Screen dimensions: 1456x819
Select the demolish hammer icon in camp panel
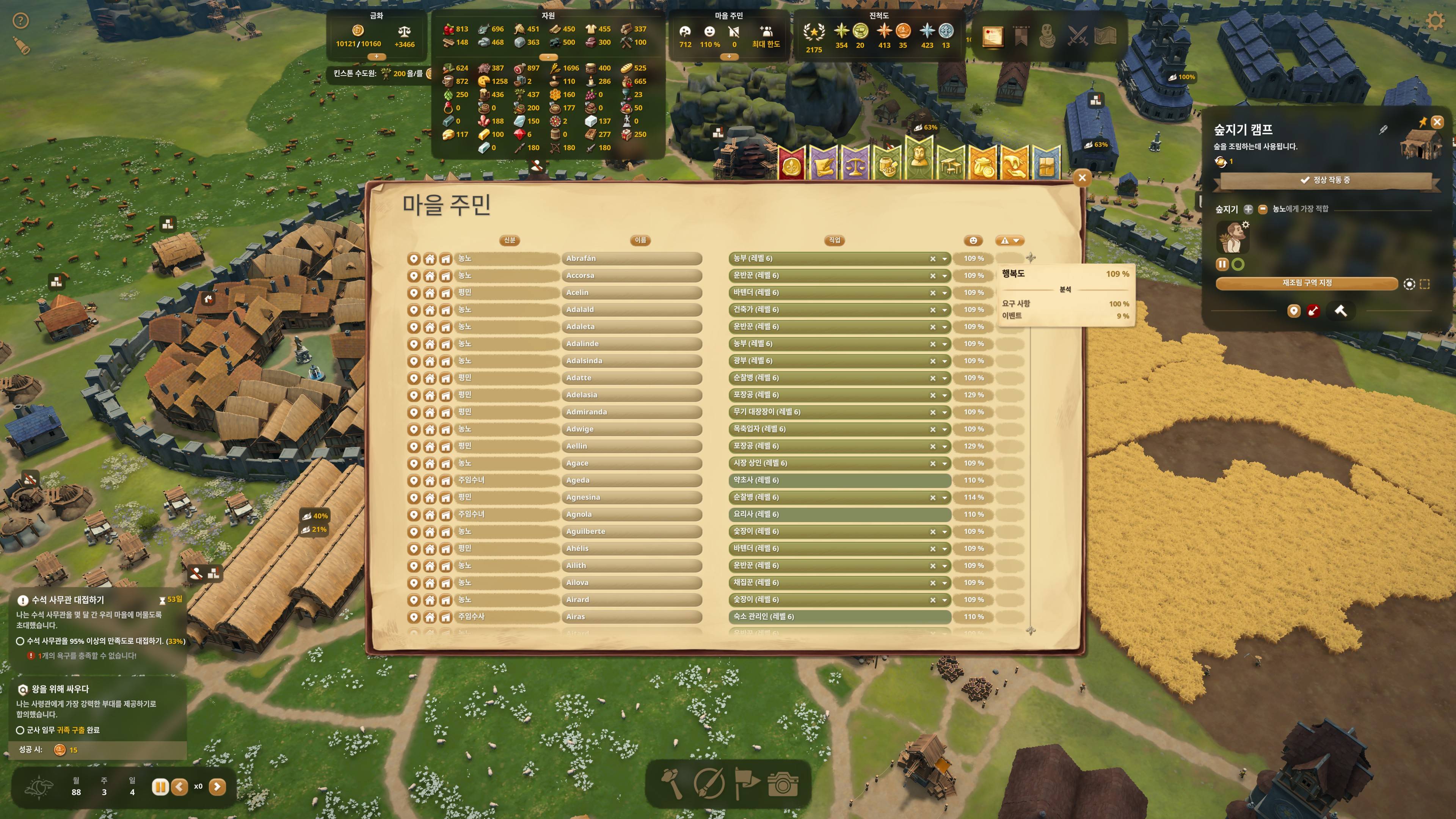(1340, 311)
